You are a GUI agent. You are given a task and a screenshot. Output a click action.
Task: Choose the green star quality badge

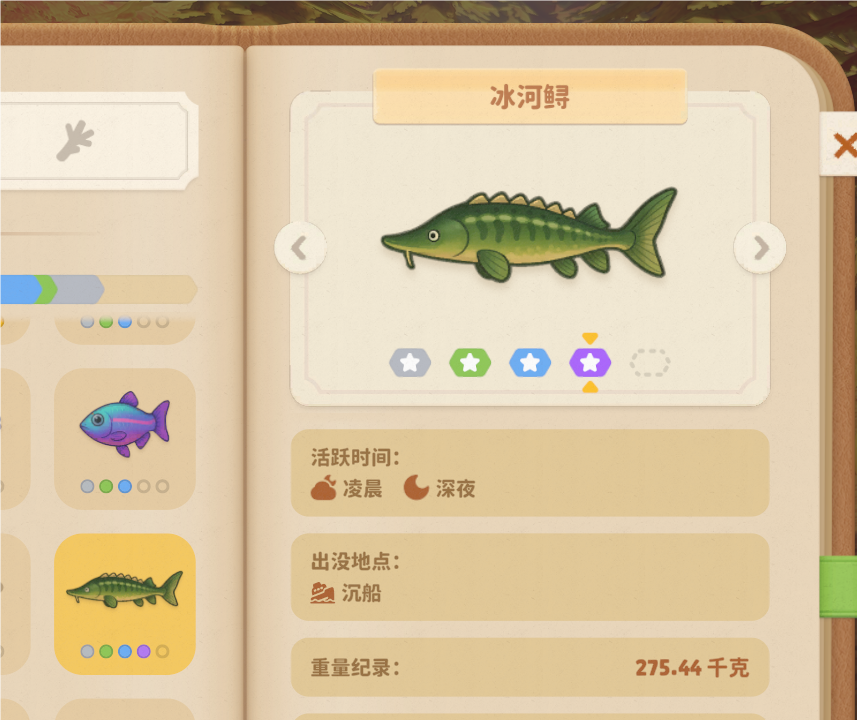pos(470,362)
